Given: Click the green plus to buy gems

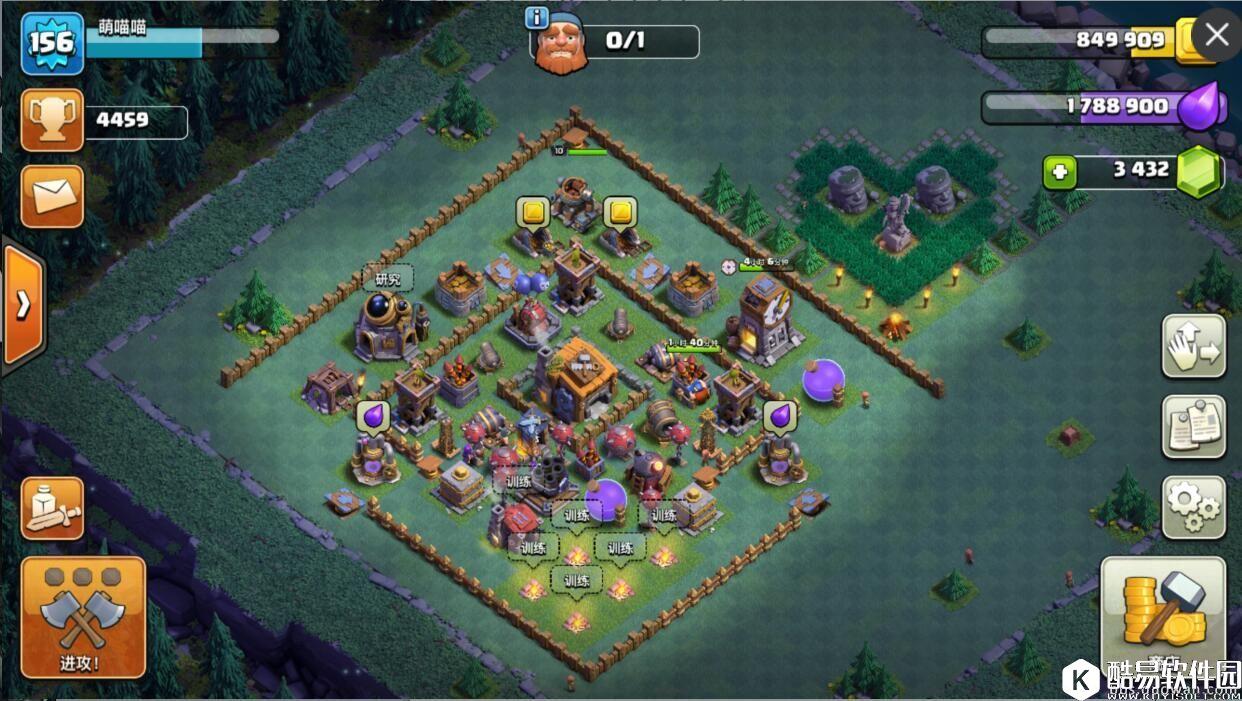Looking at the screenshot, I should 1059,172.
